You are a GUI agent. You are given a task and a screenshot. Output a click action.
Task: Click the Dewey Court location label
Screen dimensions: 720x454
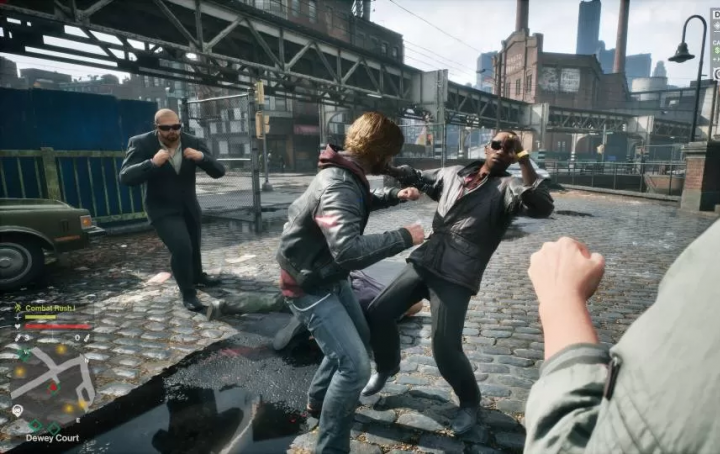click(52, 438)
